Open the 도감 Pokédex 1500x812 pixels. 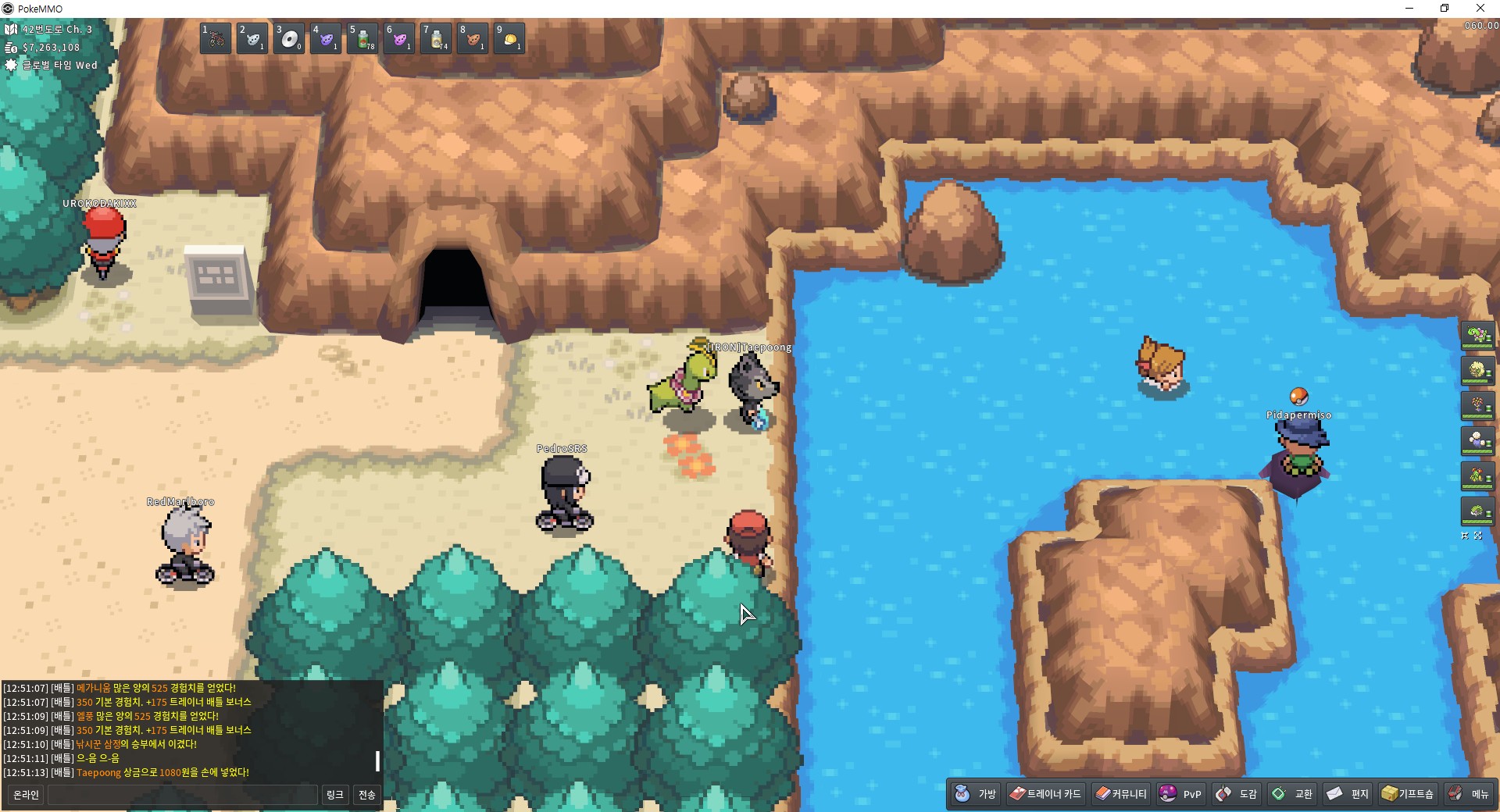click(x=1237, y=794)
